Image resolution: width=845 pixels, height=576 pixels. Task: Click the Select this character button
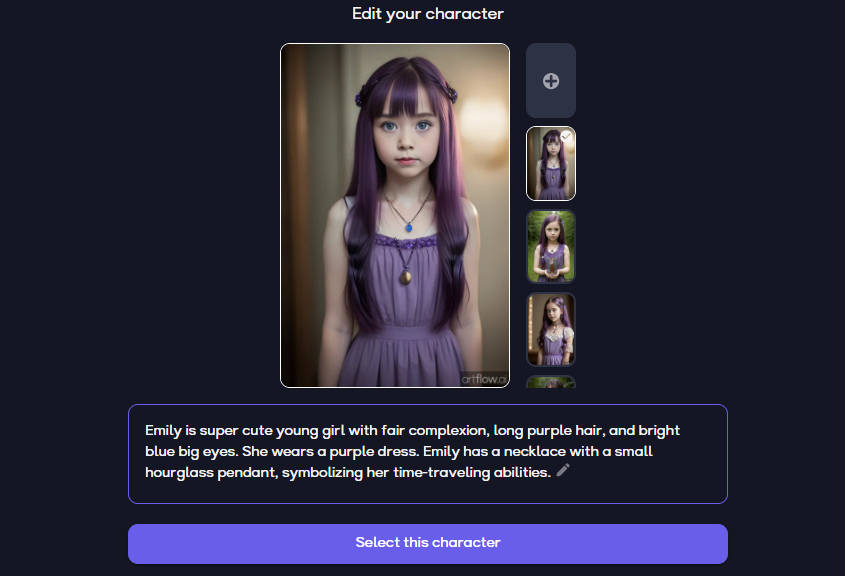[427, 543]
